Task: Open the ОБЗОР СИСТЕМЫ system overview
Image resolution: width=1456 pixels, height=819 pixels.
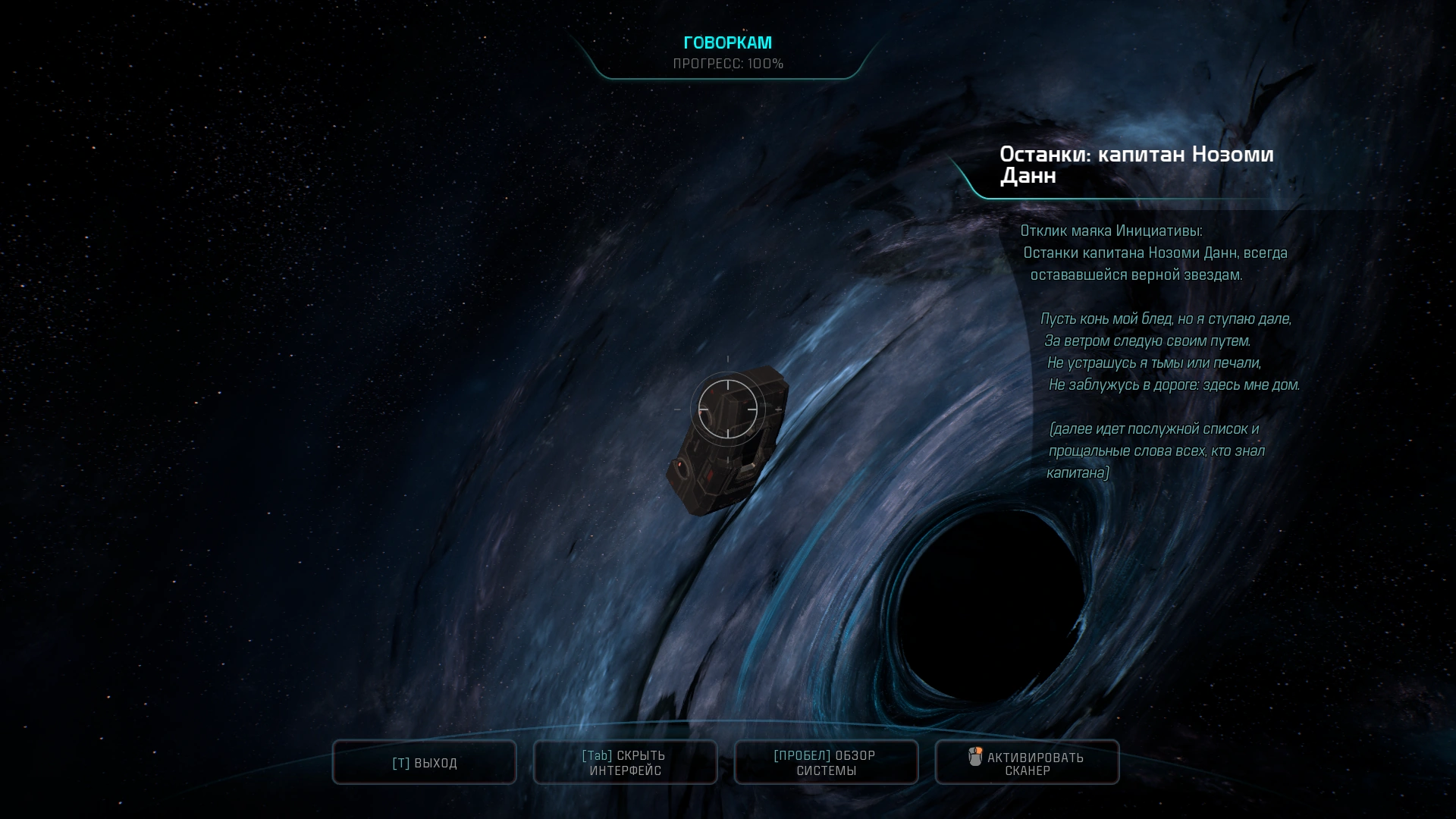Action: (826, 763)
